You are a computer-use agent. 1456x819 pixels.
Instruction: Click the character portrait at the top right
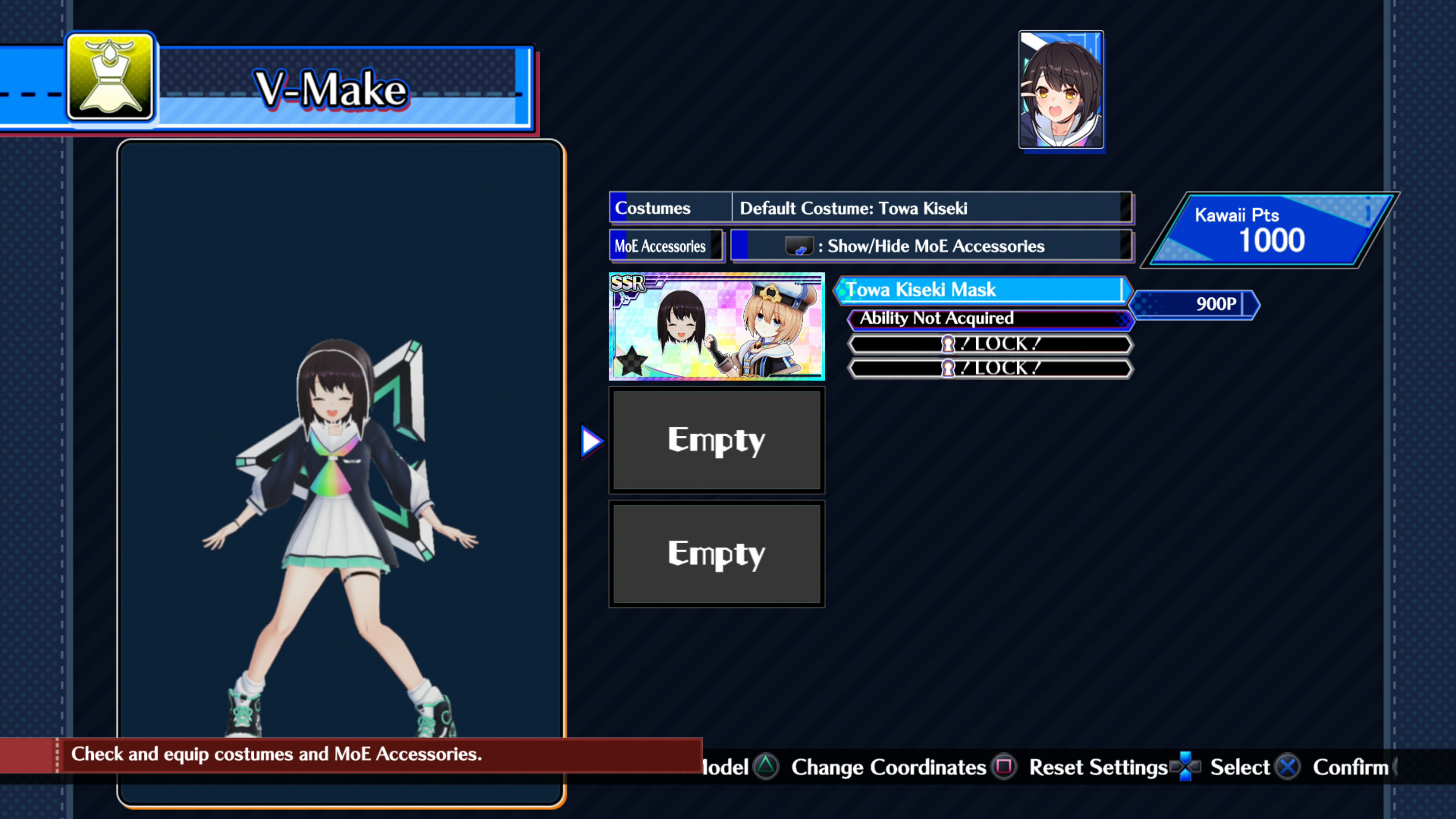click(x=1061, y=89)
